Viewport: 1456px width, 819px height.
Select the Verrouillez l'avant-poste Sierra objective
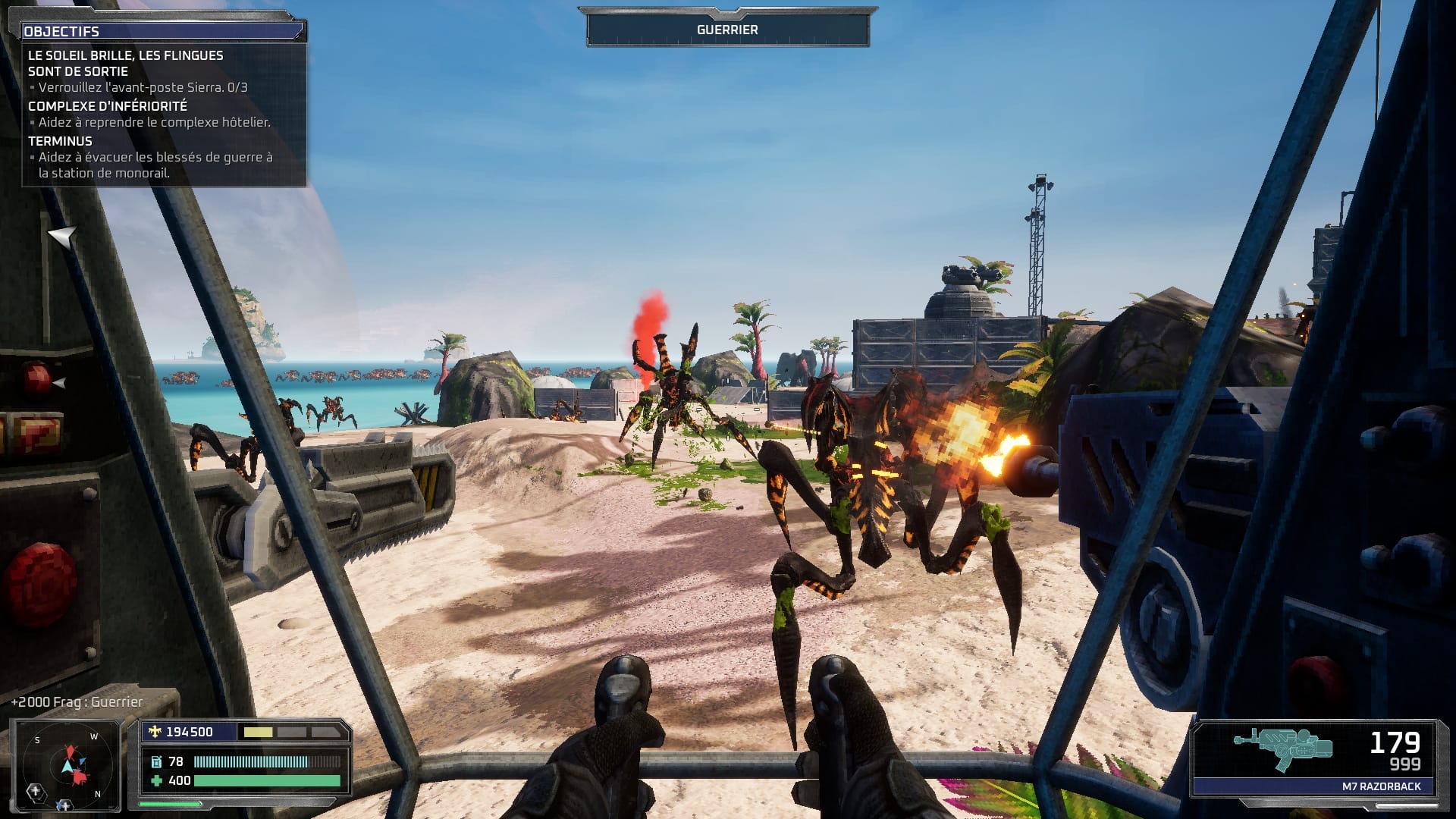(143, 87)
